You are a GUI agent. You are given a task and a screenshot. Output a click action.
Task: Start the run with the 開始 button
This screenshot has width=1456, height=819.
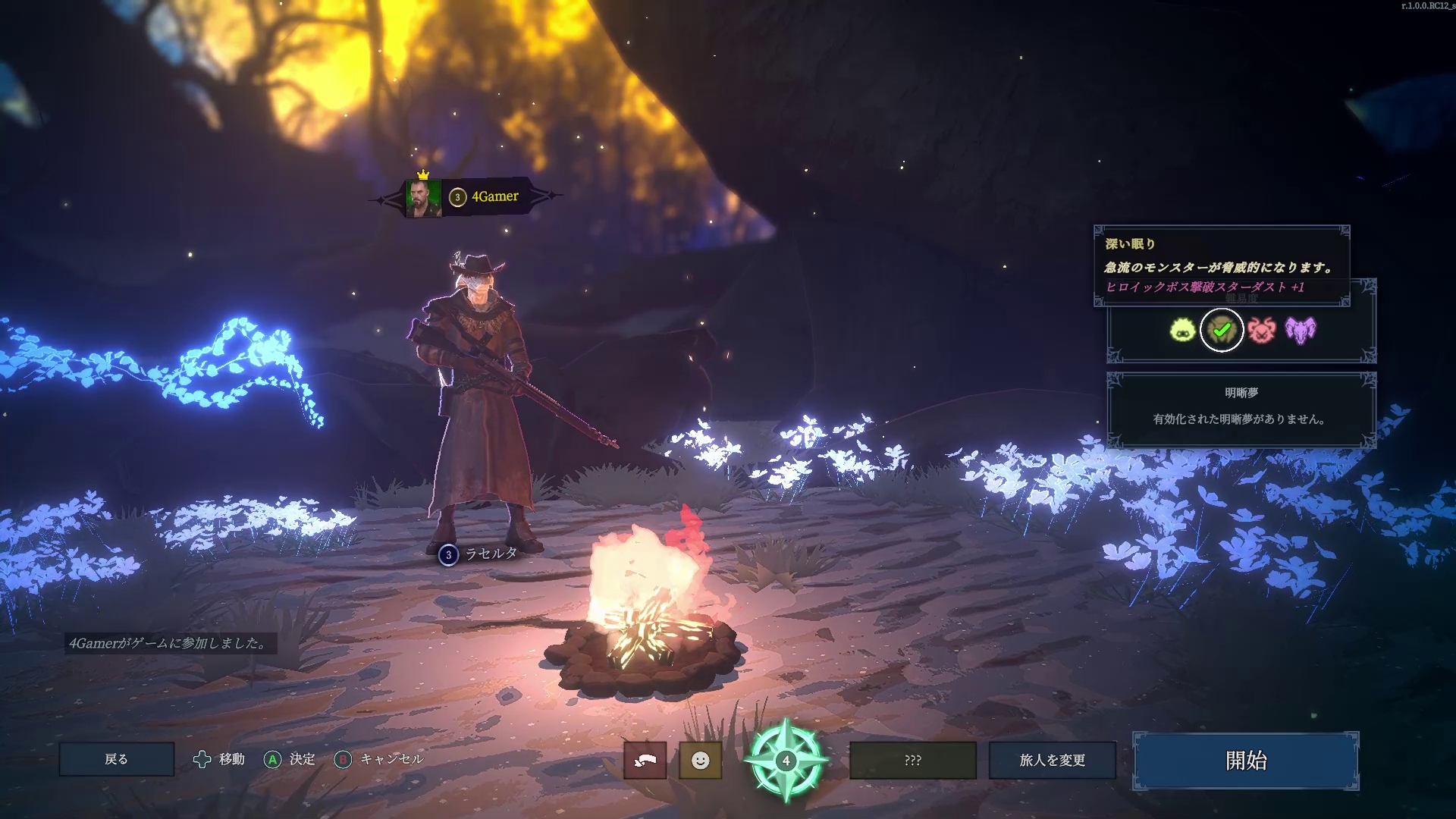click(x=1245, y=761)
